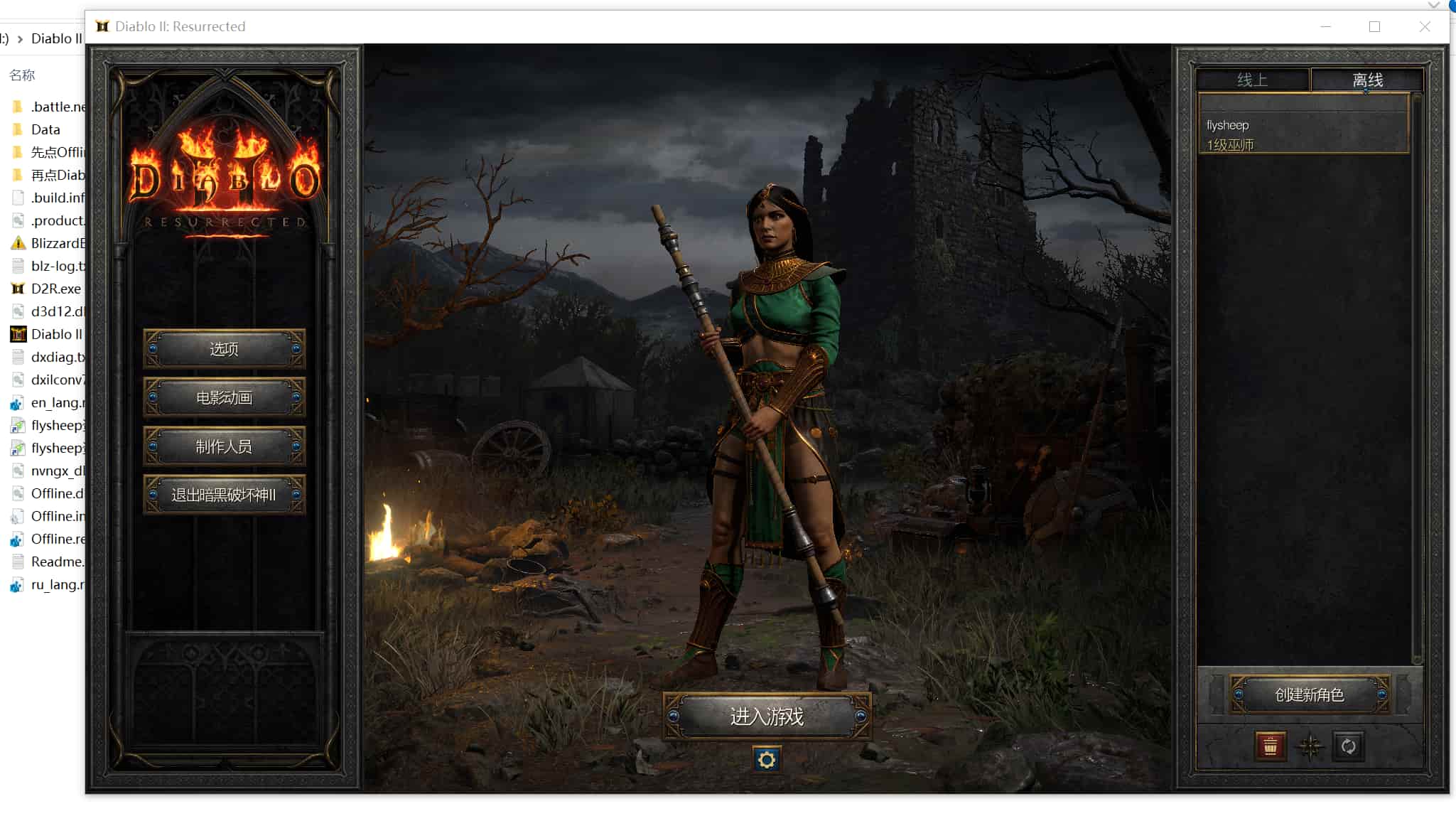Close the Diablo II: Resurrected window
The height and width of the screenshot is (816, 1456).
point(1425,26)
